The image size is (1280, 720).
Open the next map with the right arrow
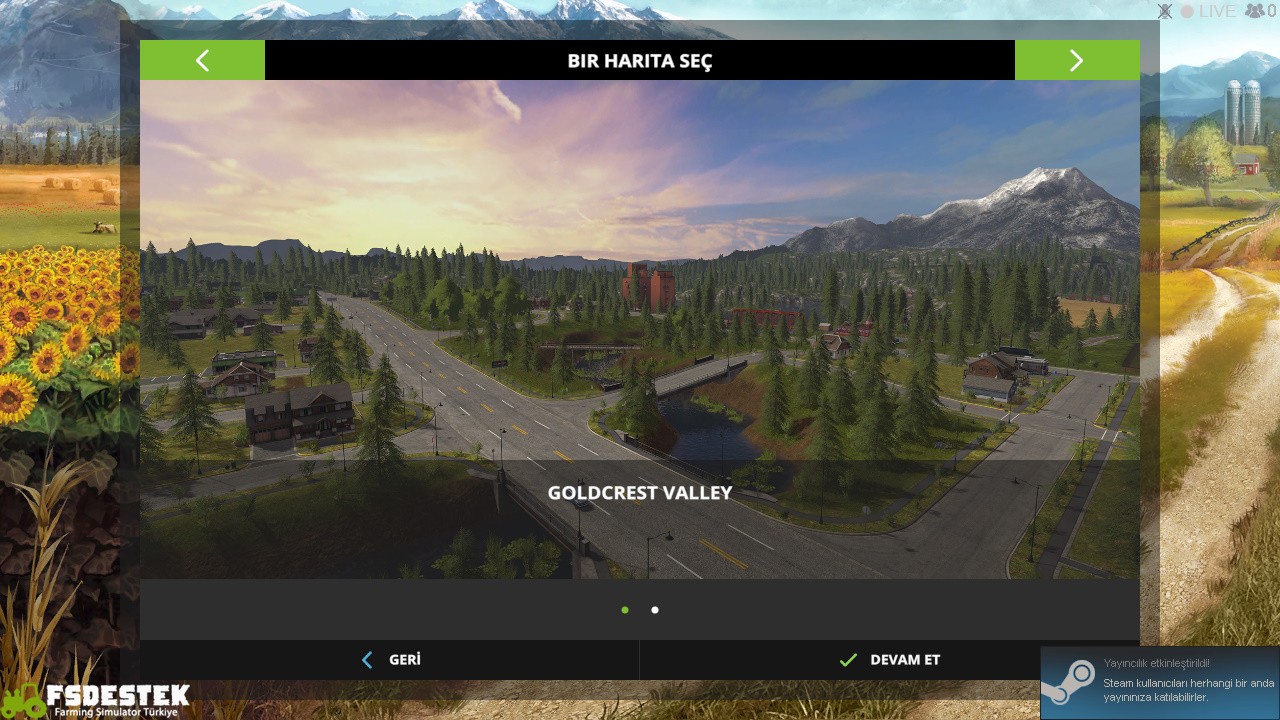(1077, 60)
